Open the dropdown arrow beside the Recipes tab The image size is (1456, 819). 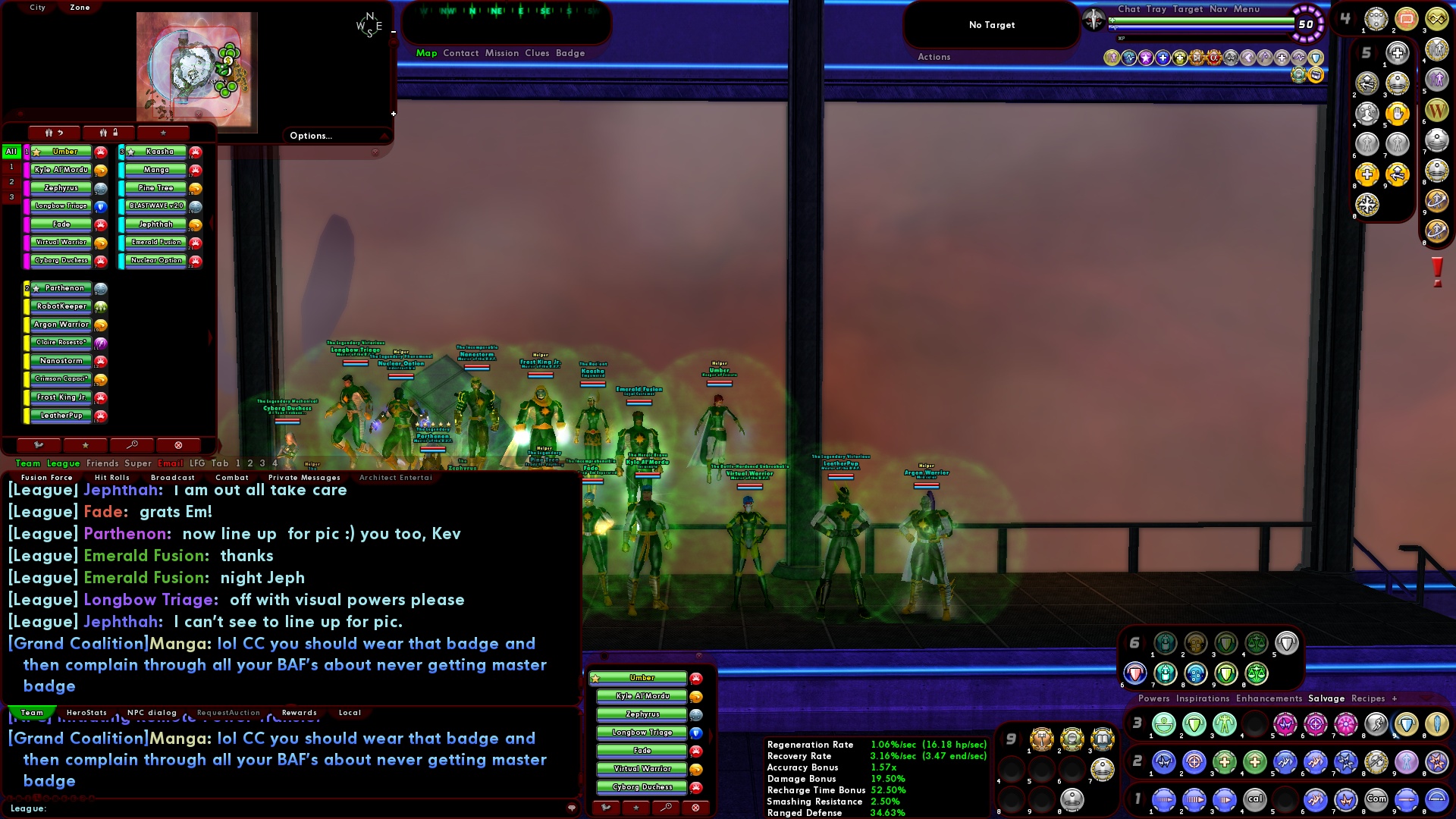coord(1425,698)
